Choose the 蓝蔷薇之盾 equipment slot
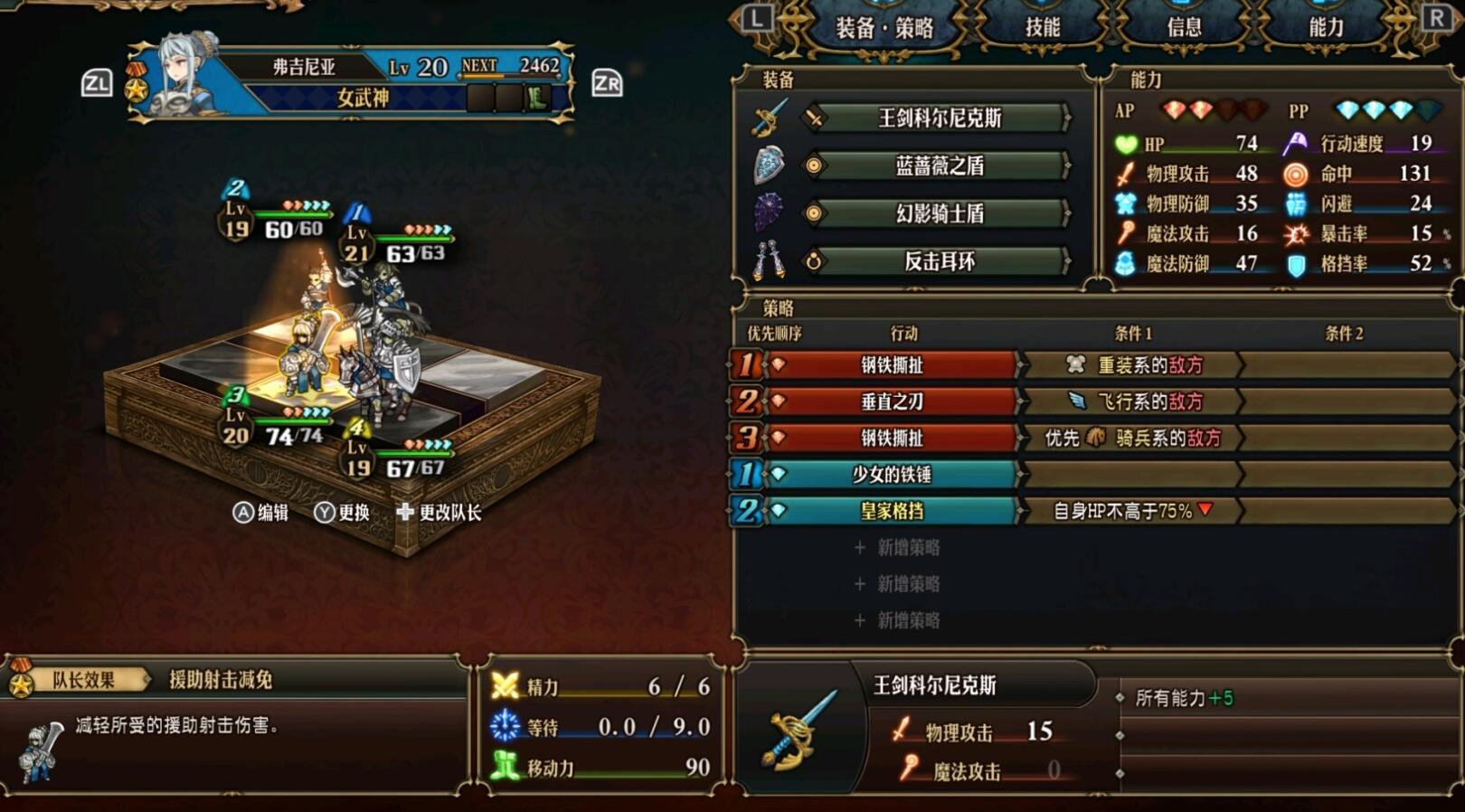Viewport: 1465px width, 812px height. point(939,165)
